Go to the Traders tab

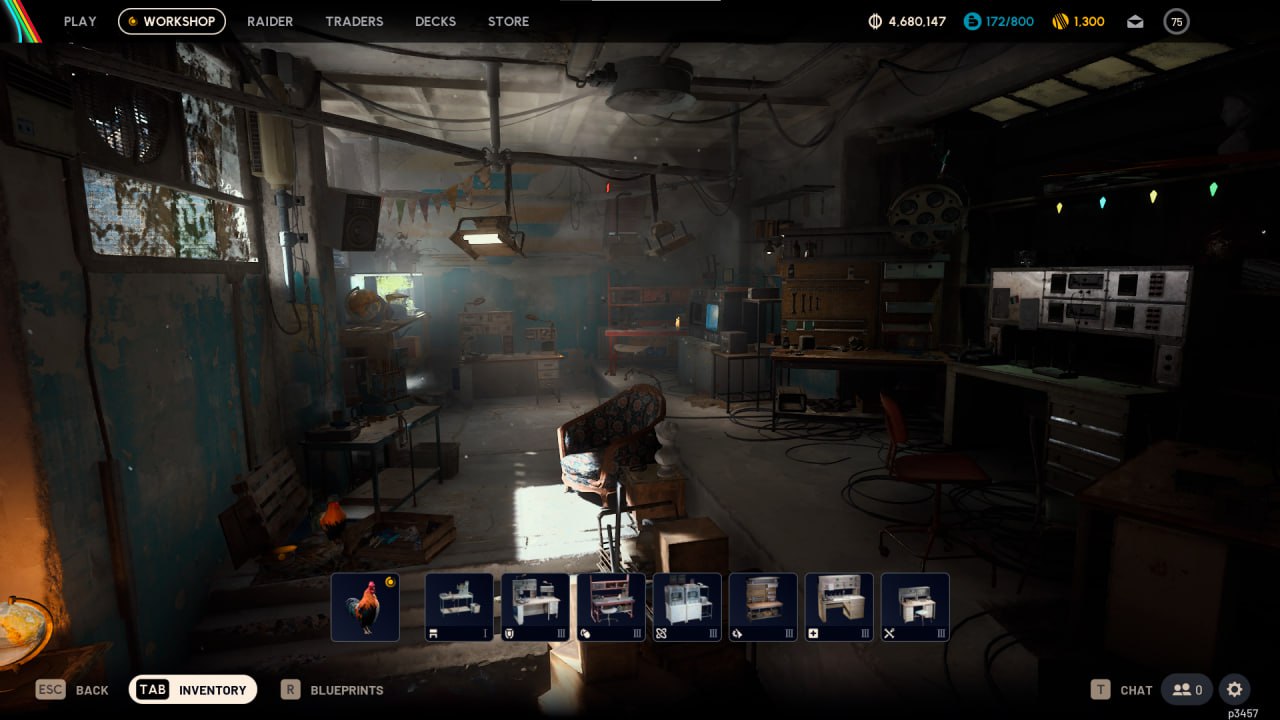click(354, 21)
